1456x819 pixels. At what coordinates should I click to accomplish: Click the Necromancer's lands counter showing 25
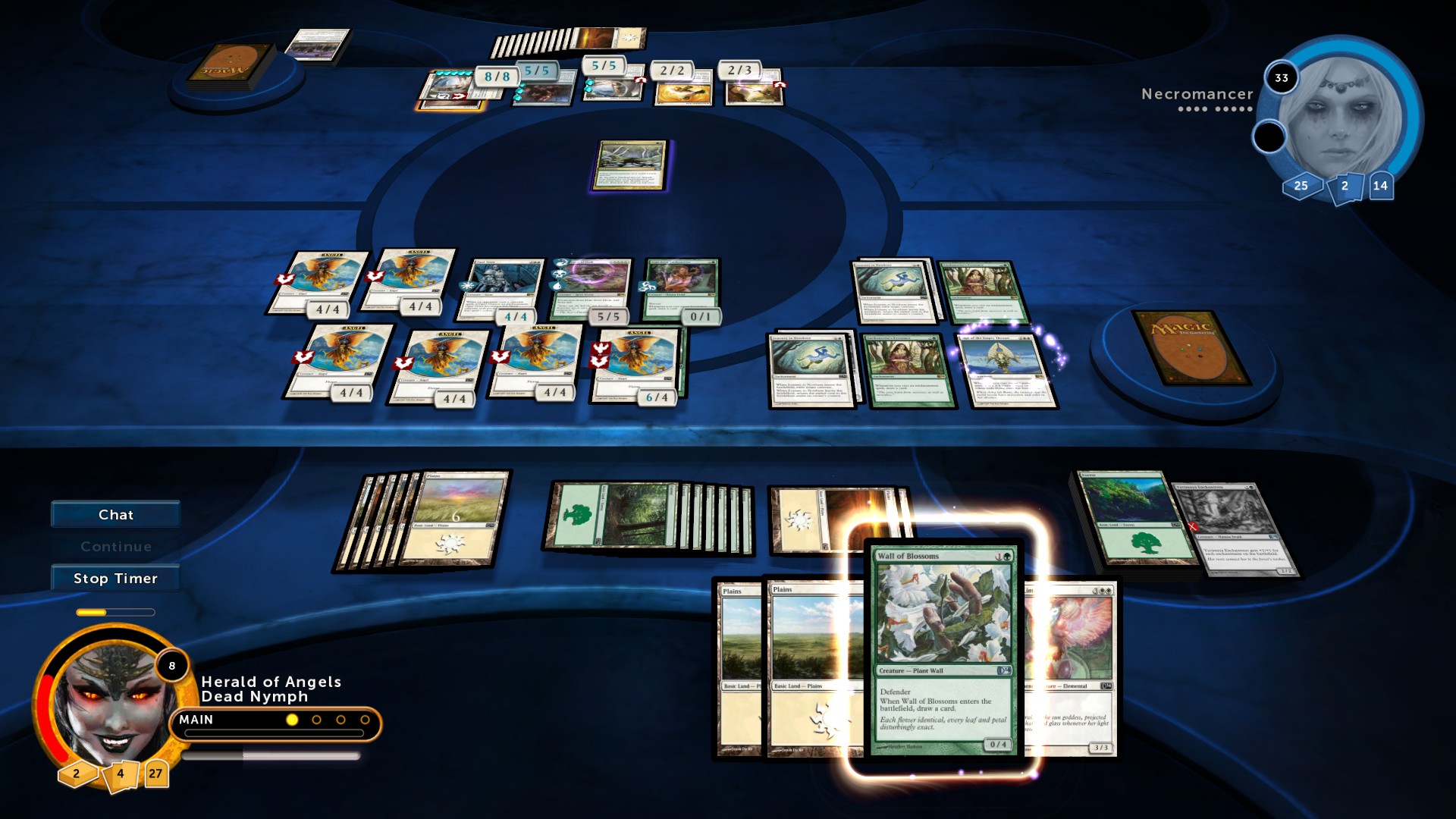pos(1300,184)
